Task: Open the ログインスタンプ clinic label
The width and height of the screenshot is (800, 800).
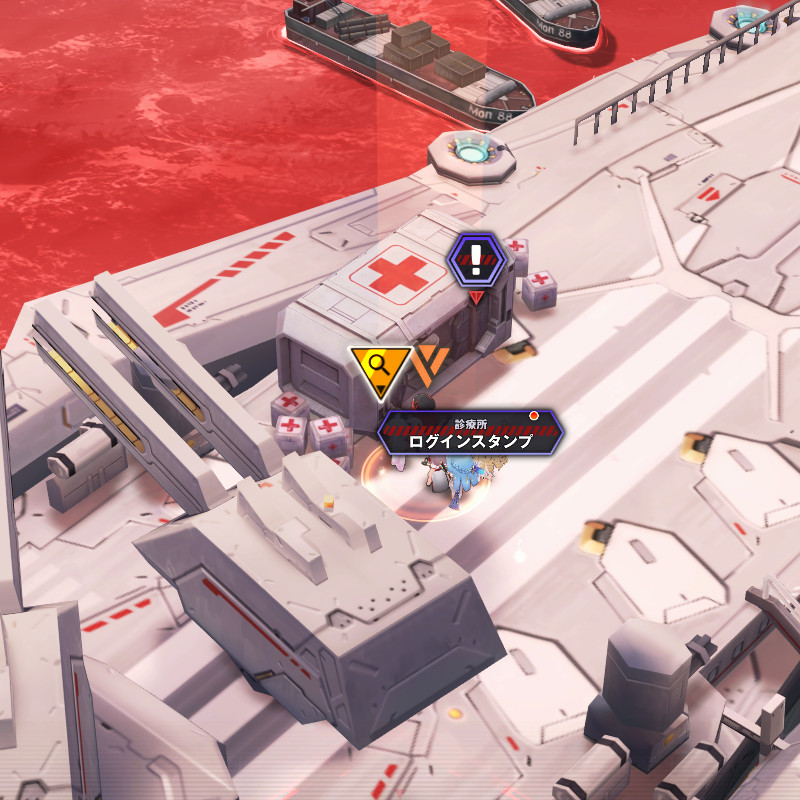Action: (x=469, y=434)
